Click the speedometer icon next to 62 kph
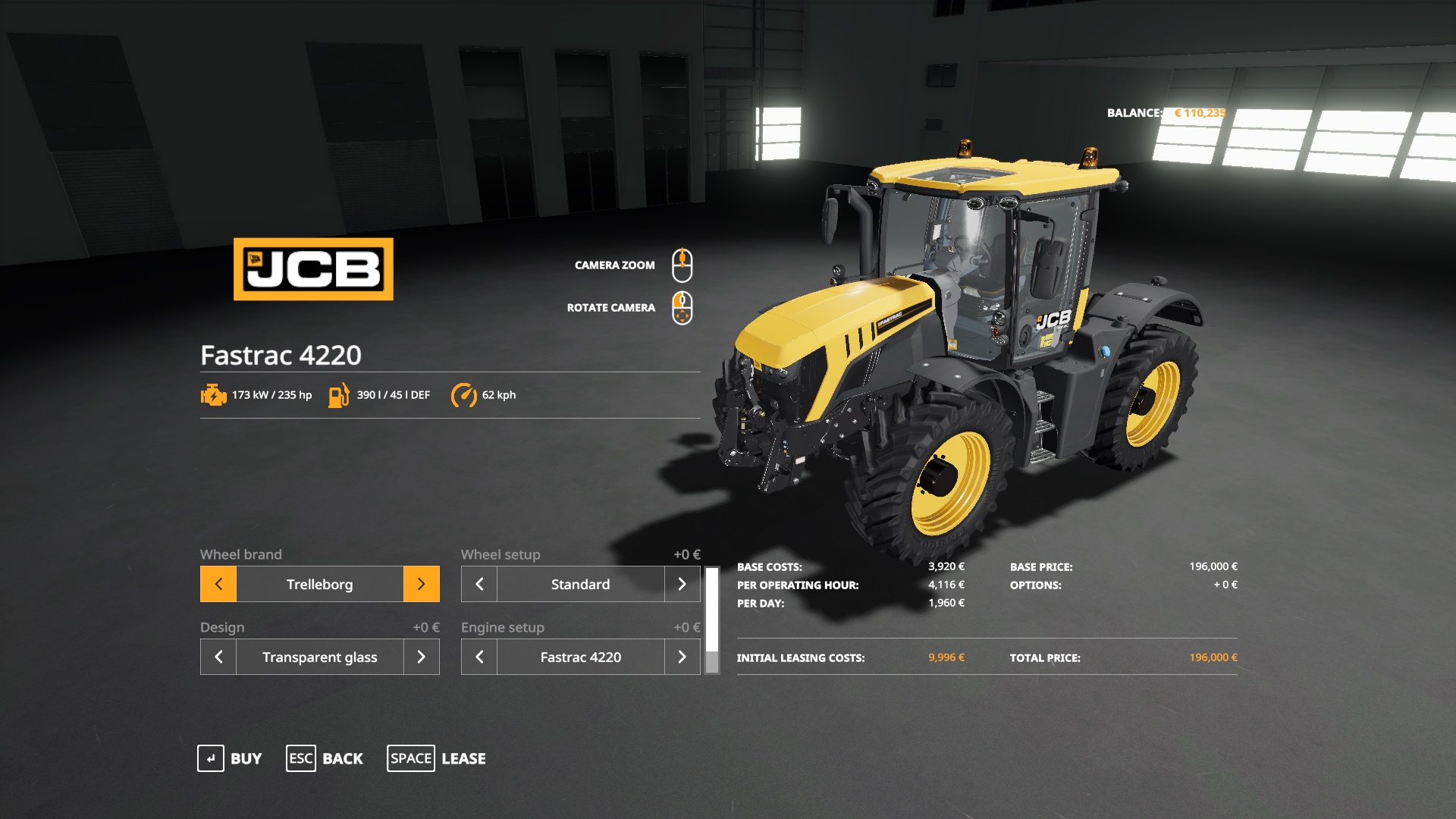The image size is (1456, 819). (466, 394)
